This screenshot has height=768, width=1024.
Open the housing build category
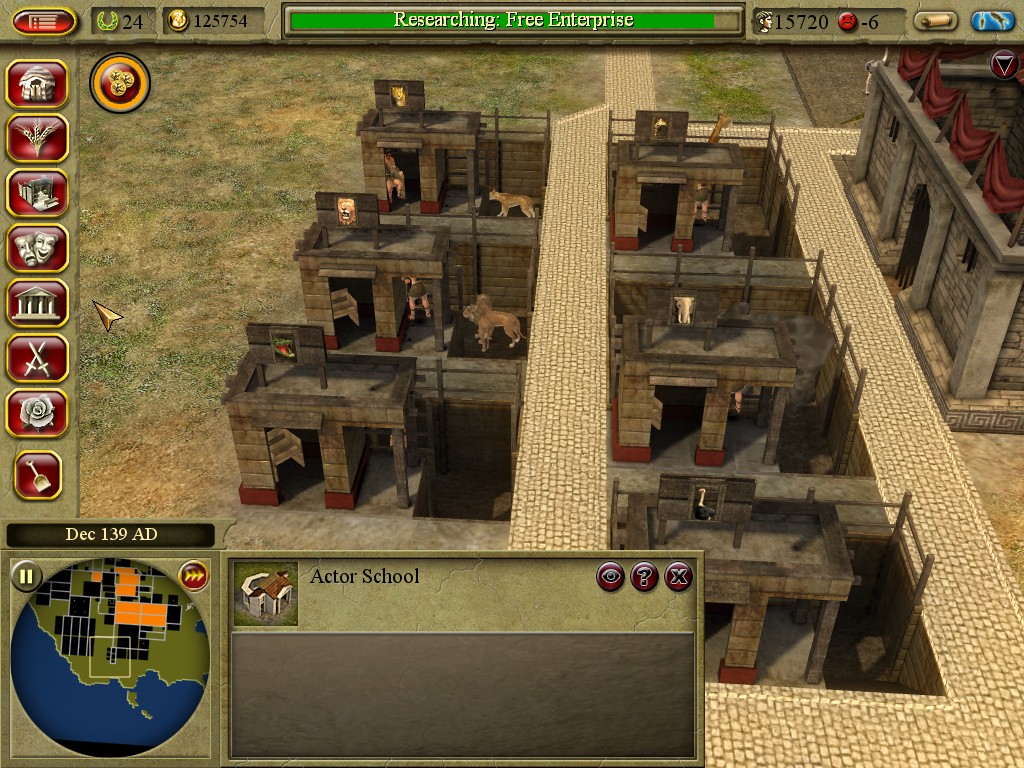(x=37, y=84)
